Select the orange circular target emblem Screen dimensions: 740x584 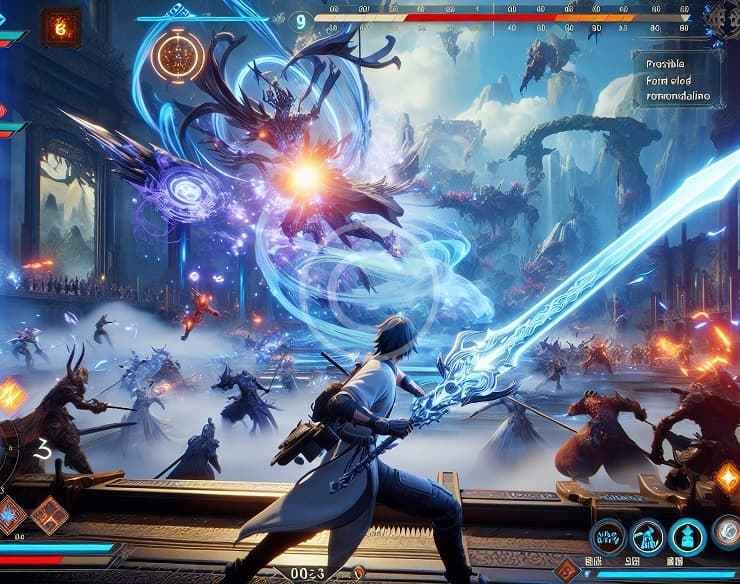coord(179,58)
